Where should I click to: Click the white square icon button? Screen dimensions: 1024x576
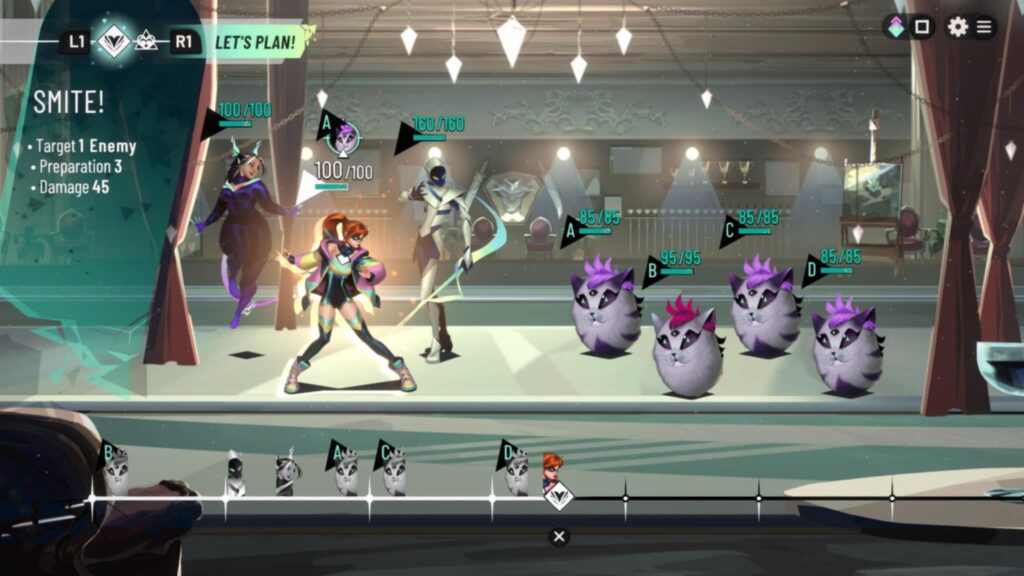922,27
